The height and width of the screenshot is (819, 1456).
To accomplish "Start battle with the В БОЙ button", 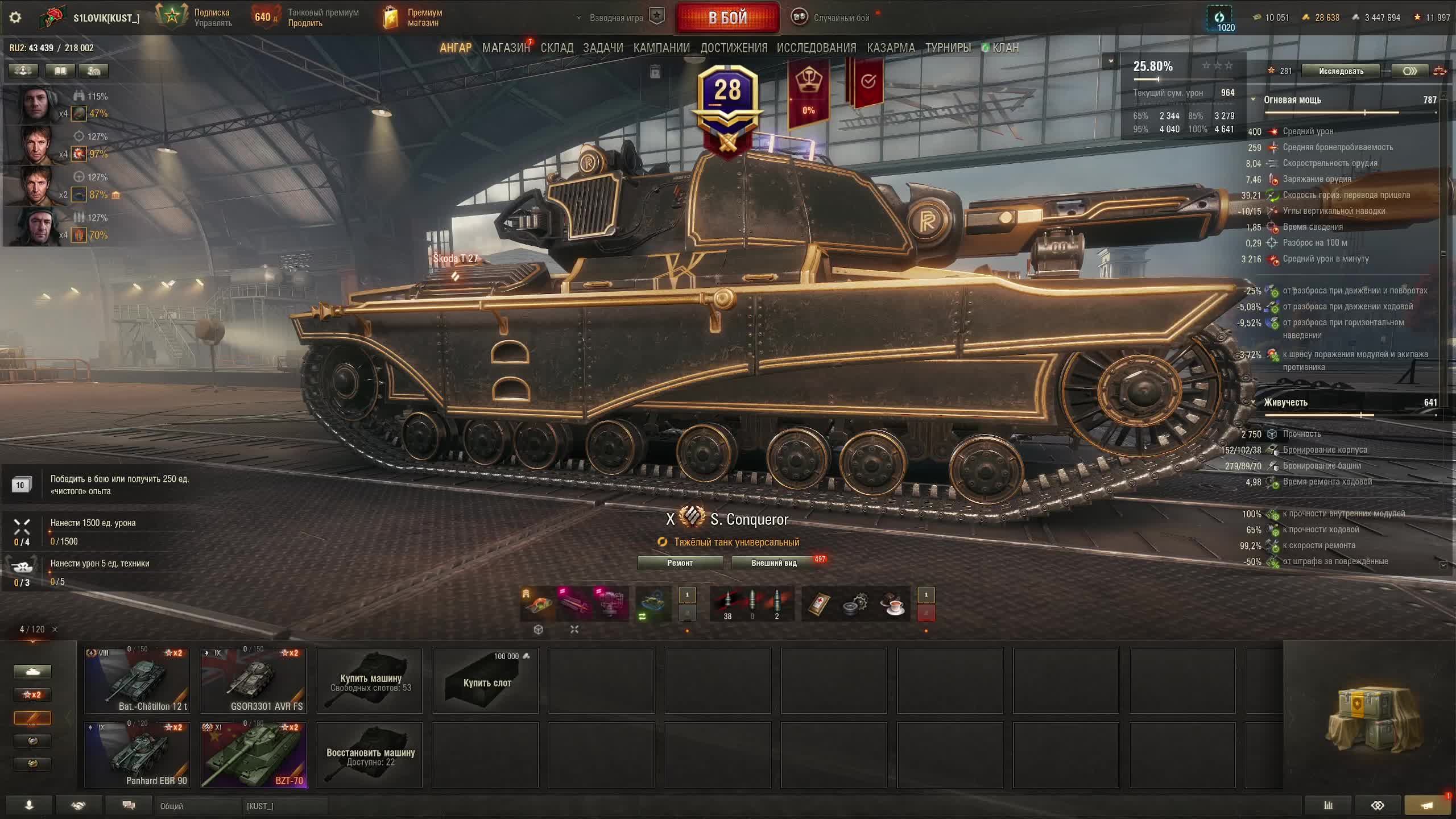I will point(727,18).
